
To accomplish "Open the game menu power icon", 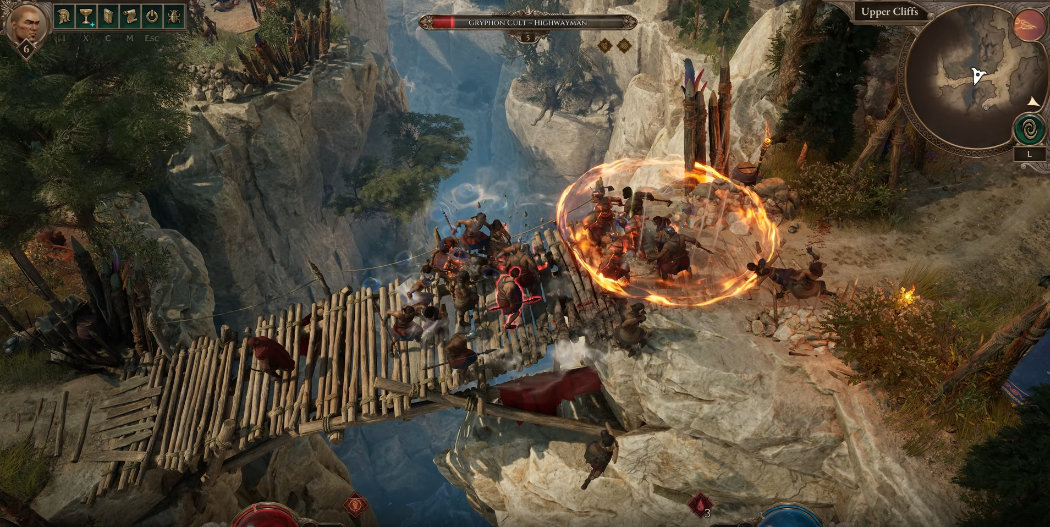I will pos(151,16).
